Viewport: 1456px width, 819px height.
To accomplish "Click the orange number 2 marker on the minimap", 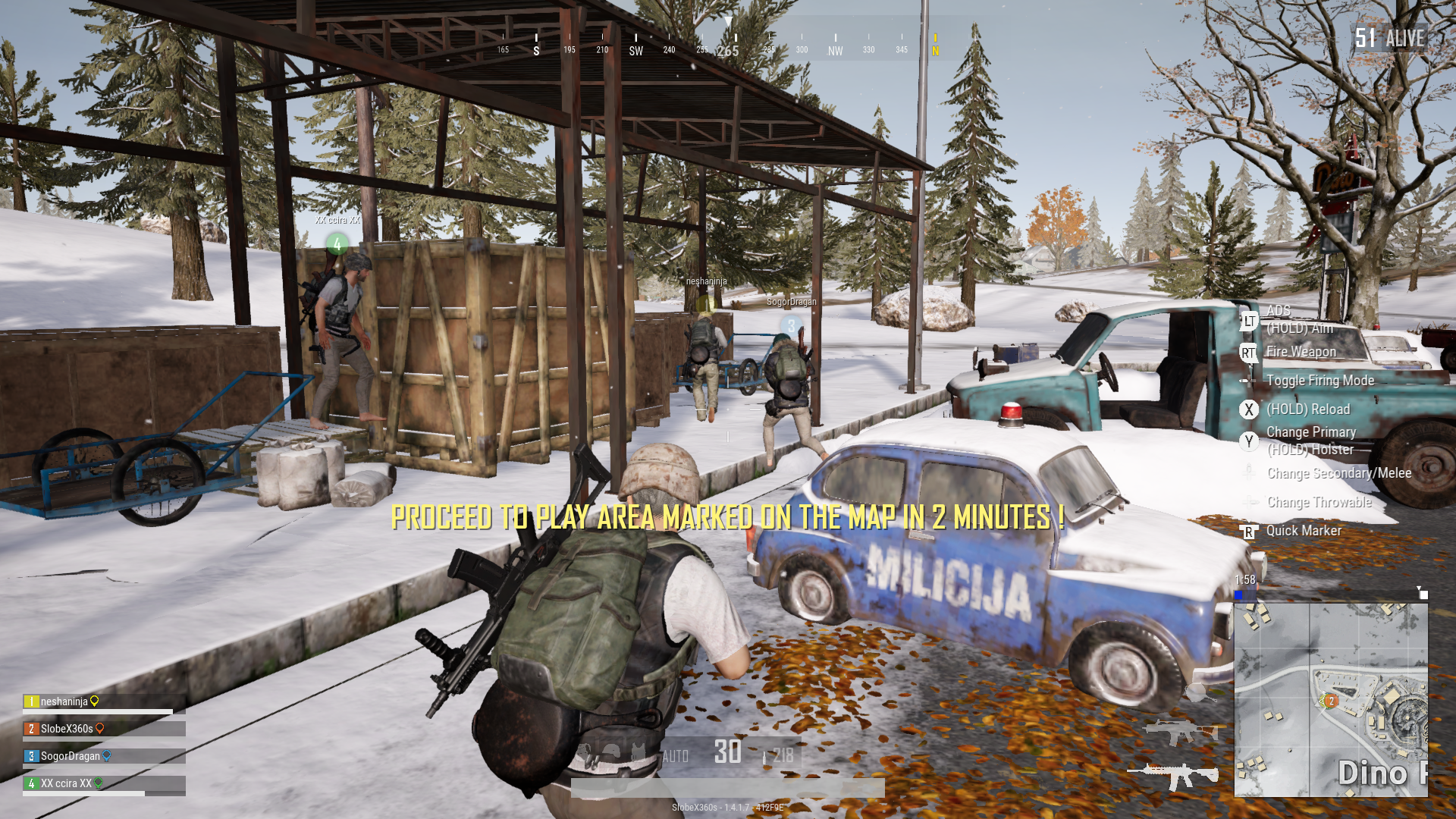I will pyautogui.click(x=1330, y=701).
